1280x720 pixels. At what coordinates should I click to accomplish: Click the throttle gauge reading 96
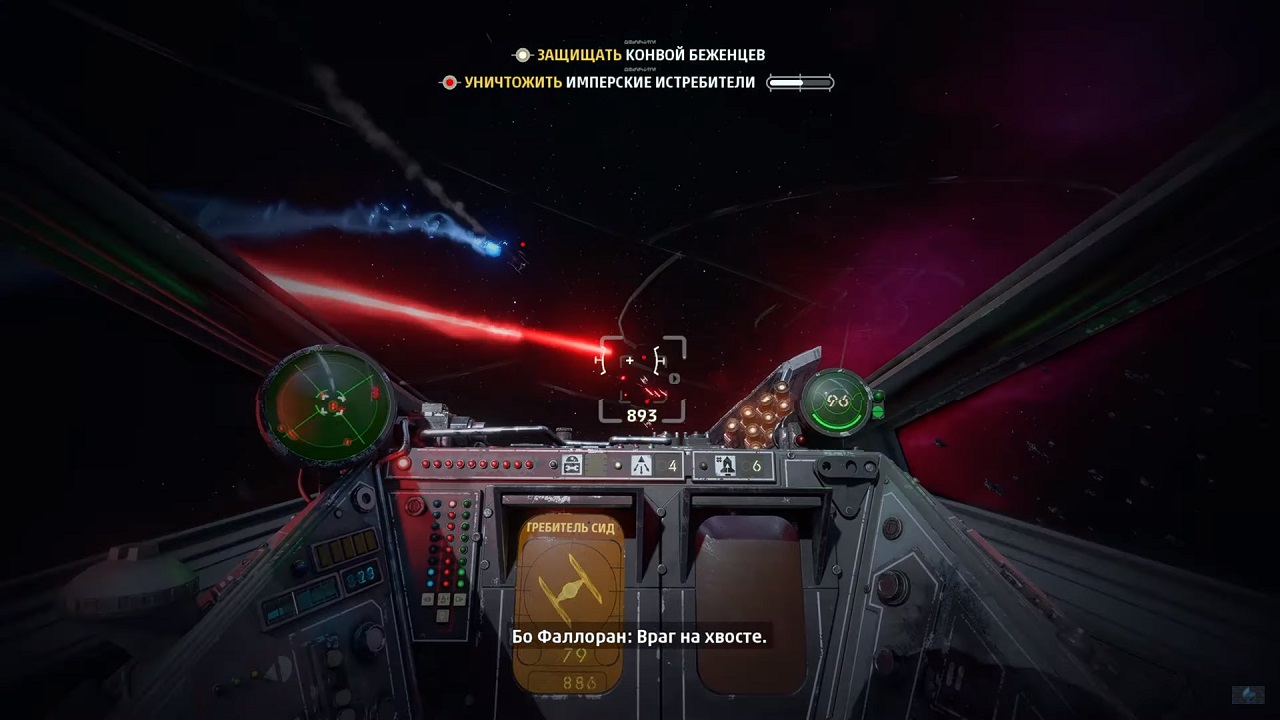pyautogui.click(x=836, y=398)
